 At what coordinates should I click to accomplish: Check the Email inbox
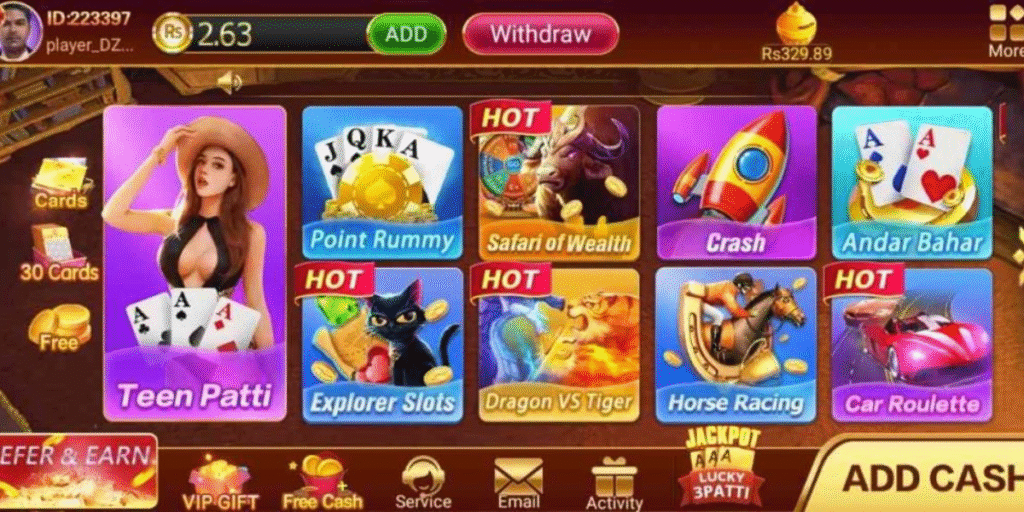518,481
